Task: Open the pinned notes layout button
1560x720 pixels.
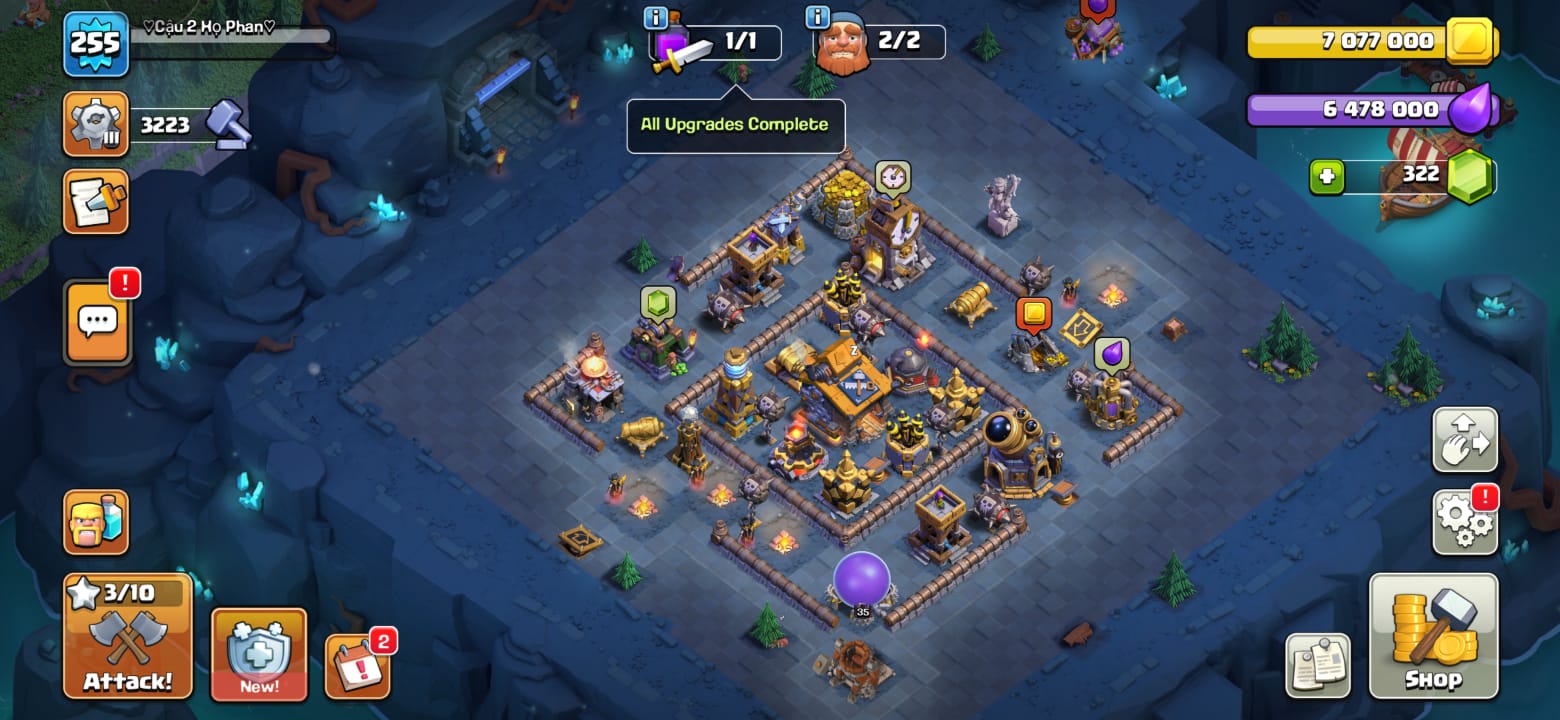Action: point(1317,665)
